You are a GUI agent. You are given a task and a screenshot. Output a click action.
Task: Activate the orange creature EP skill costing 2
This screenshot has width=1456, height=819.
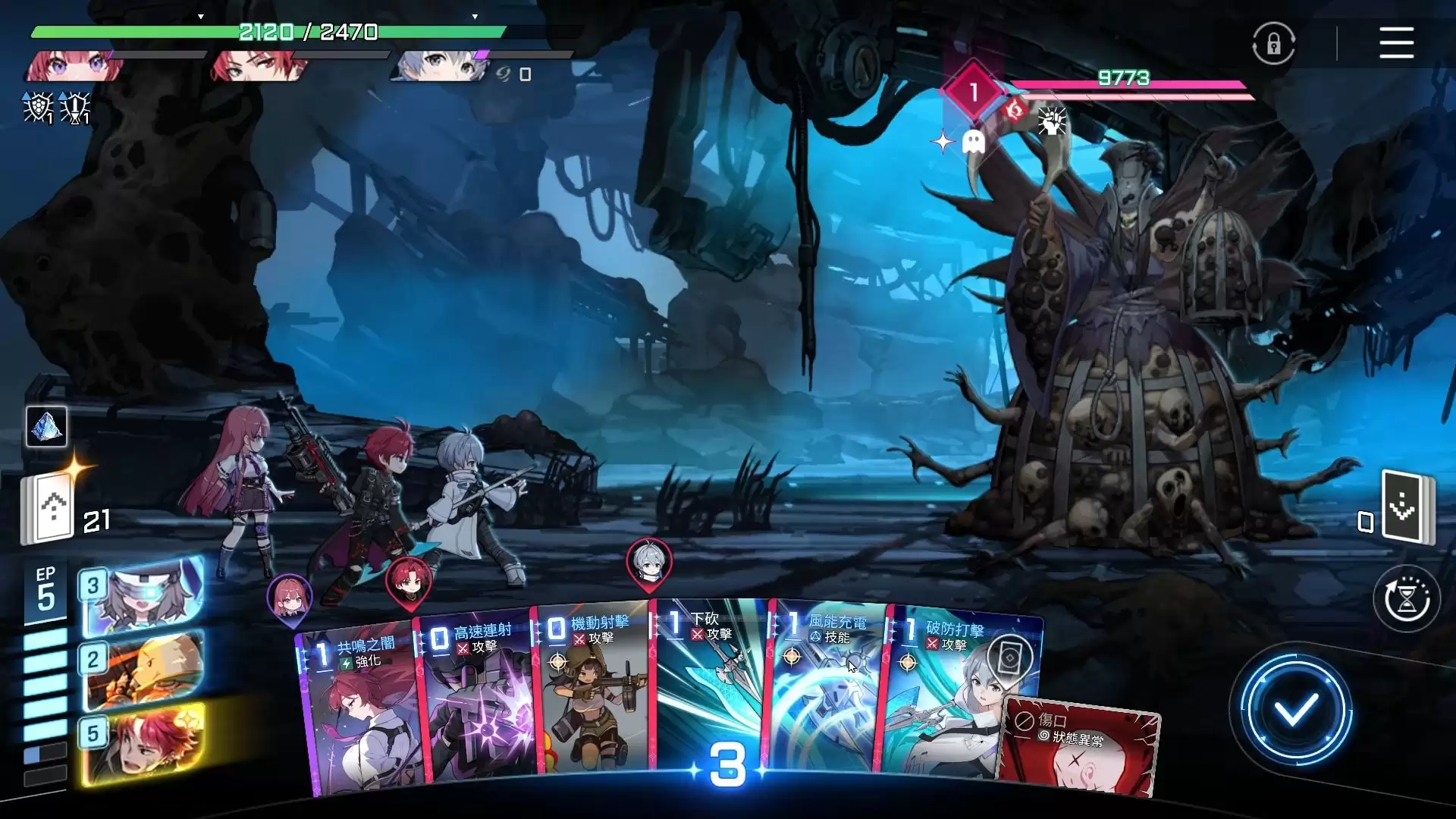click(x=143, y=671)
